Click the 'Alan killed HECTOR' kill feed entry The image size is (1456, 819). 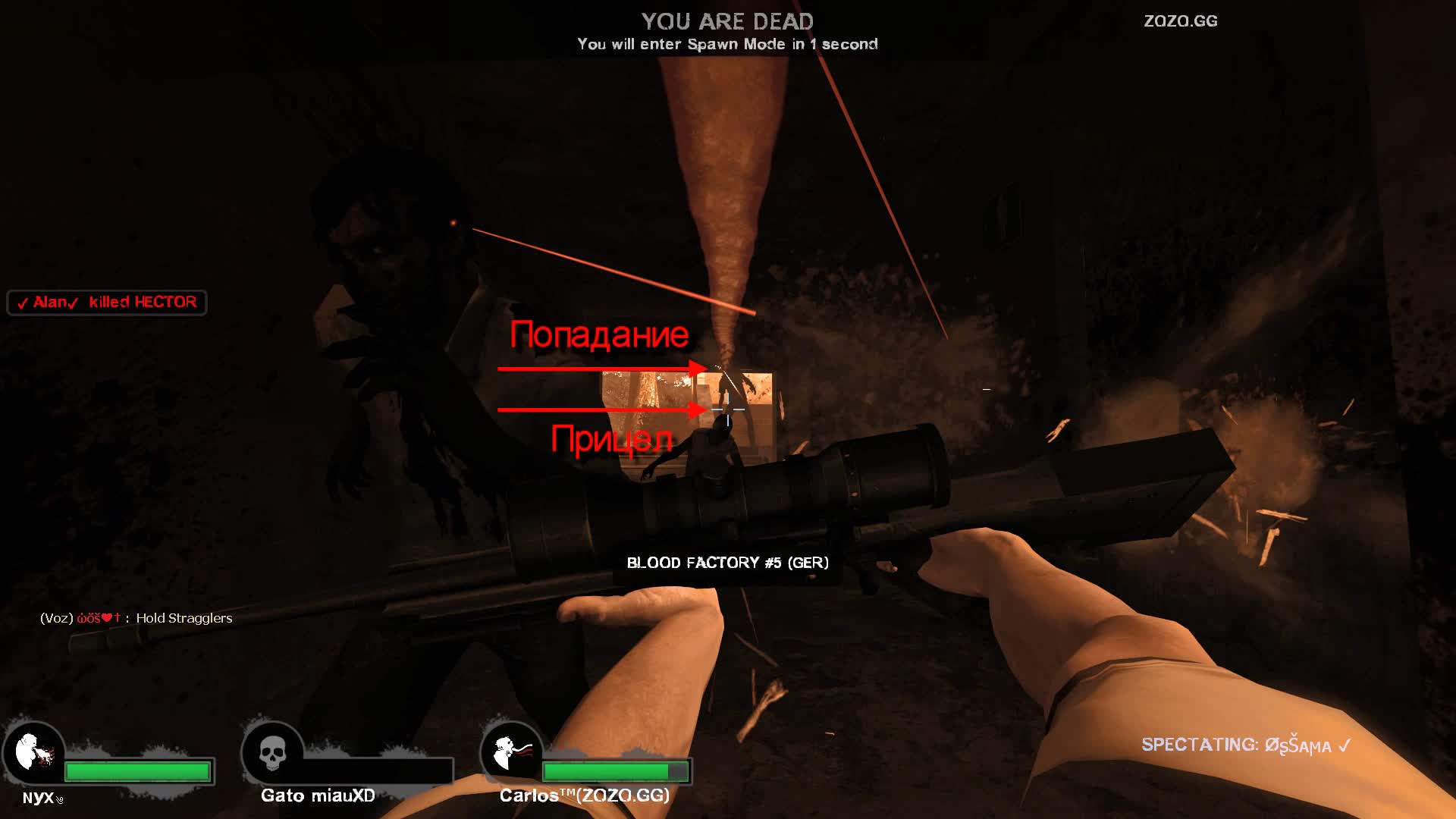(x=107, y=303)
